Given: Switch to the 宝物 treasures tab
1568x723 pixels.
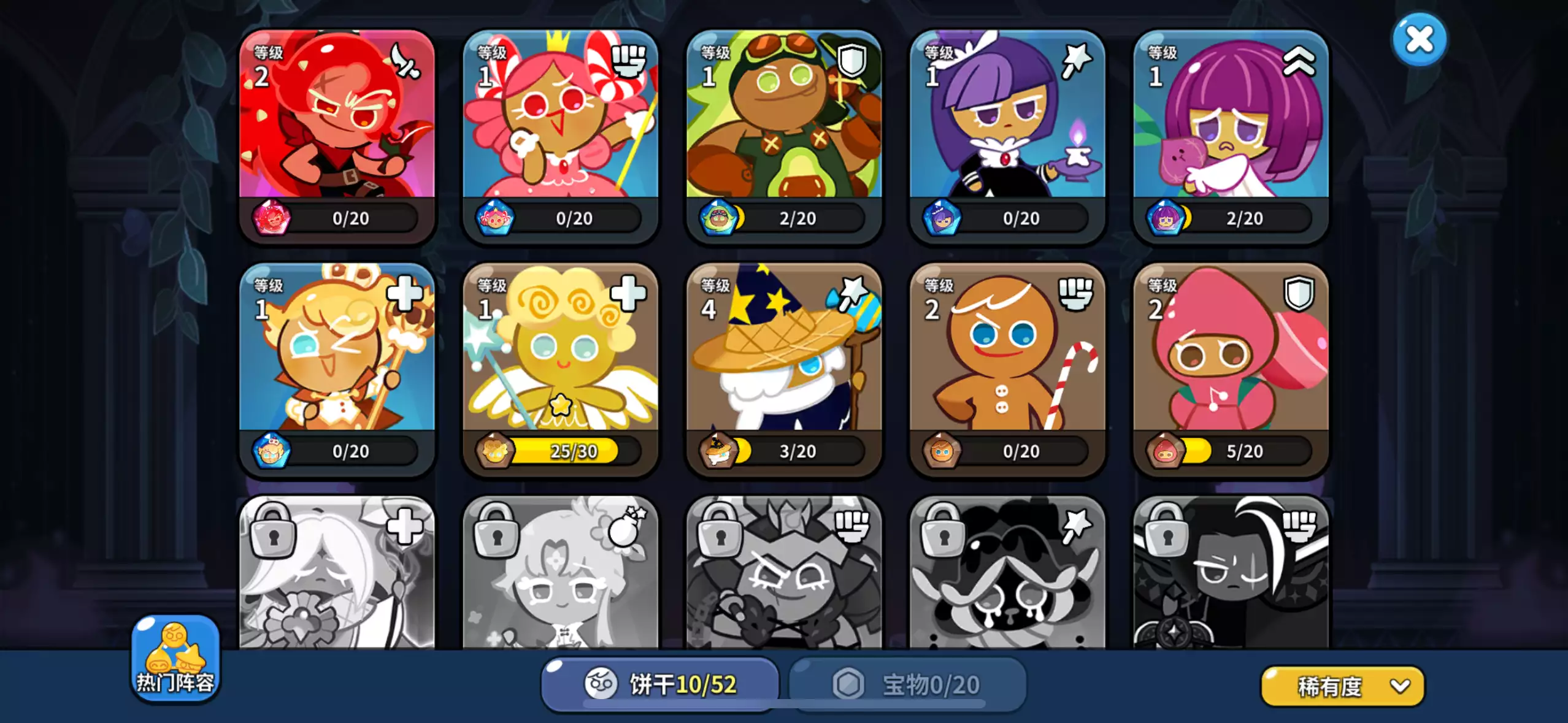Looking at the screenshot, I should [x=907, y=684].
